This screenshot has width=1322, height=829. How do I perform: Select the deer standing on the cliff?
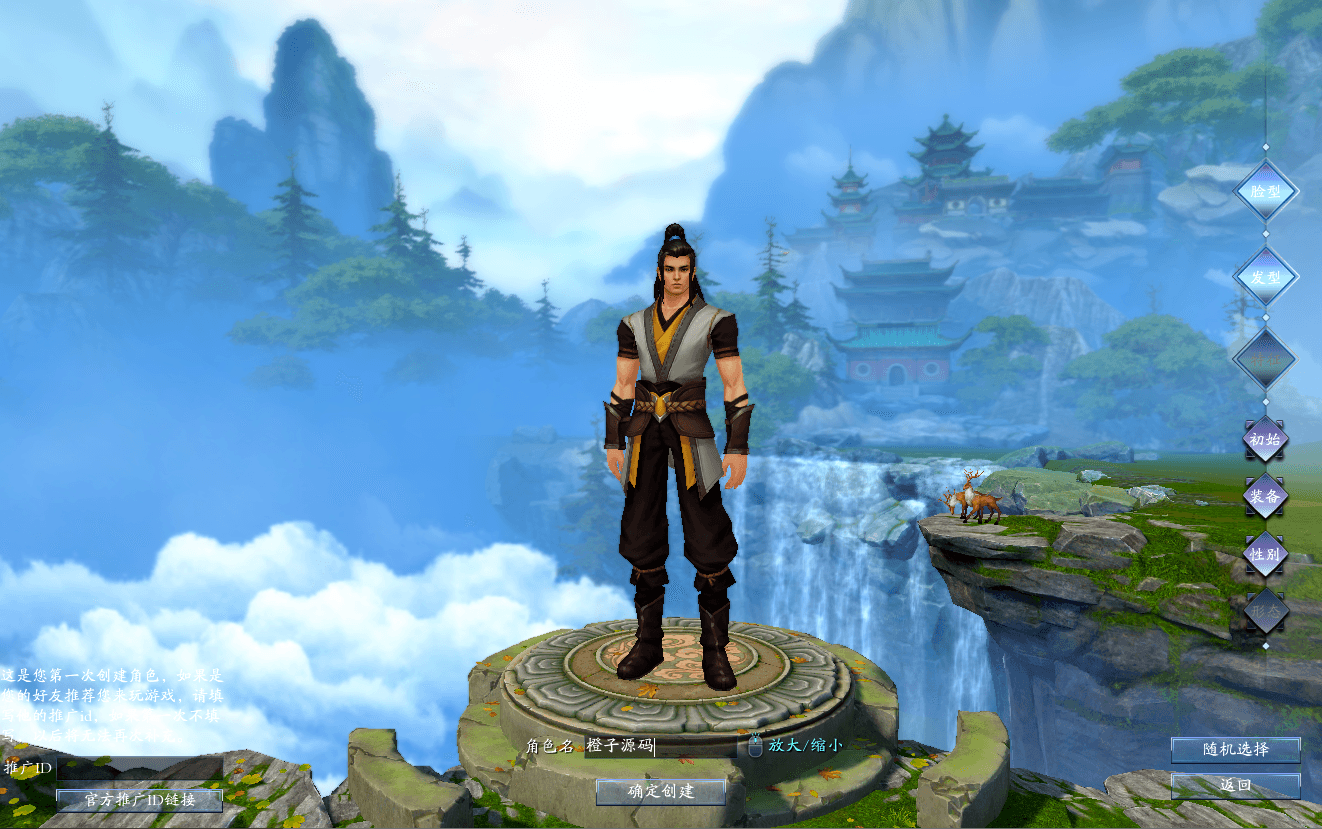coord(970,500)
